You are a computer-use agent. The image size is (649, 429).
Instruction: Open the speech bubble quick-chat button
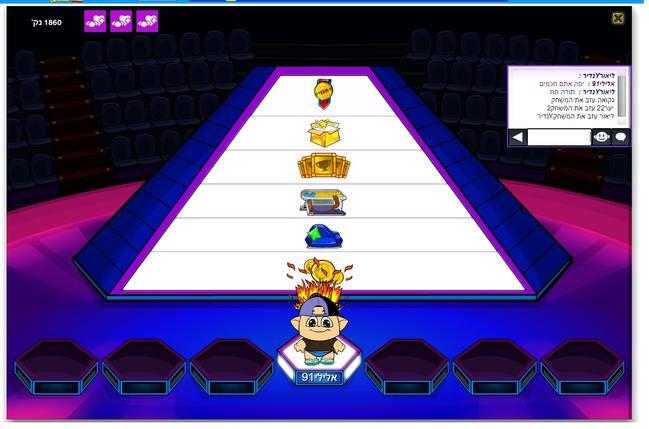(x=620, y=137)
